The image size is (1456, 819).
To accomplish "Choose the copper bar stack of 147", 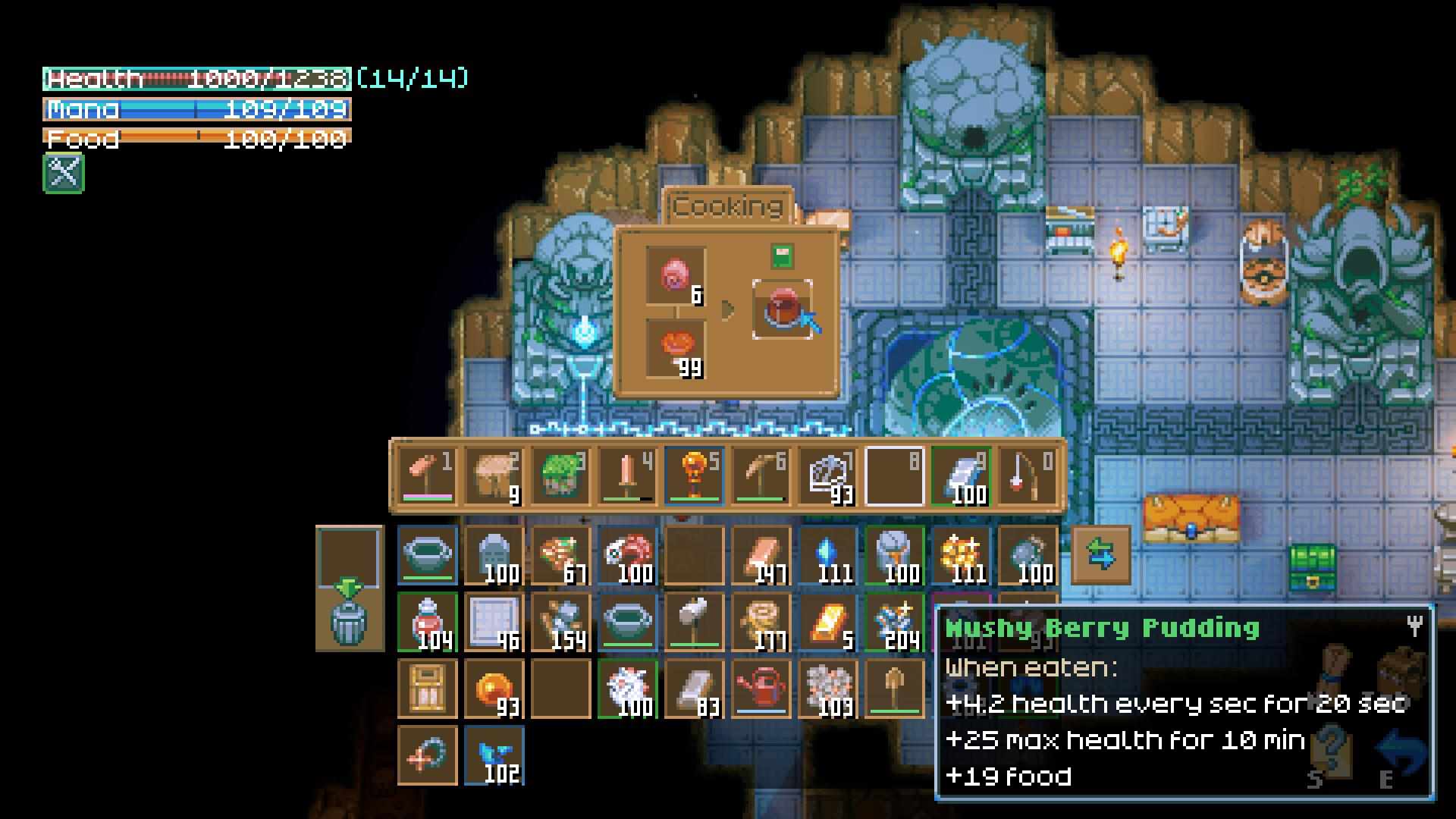I will [x=761, y=555].
